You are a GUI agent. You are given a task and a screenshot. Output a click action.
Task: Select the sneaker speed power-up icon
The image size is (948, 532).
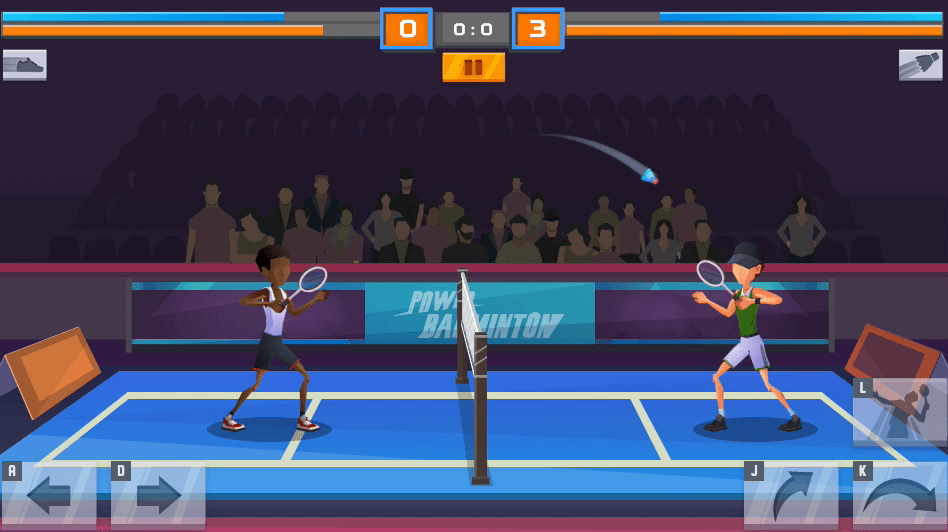(24, 65)
